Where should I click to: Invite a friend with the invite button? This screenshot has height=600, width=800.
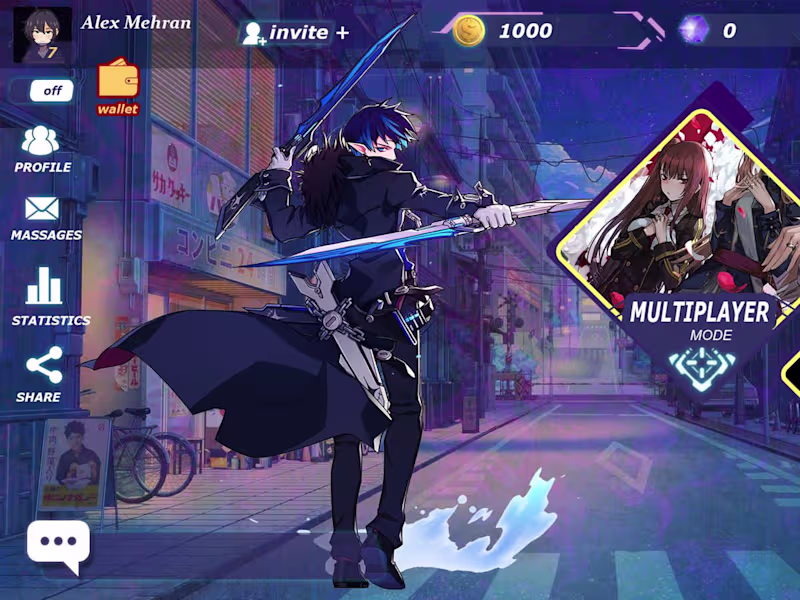(x=295, y=32)
